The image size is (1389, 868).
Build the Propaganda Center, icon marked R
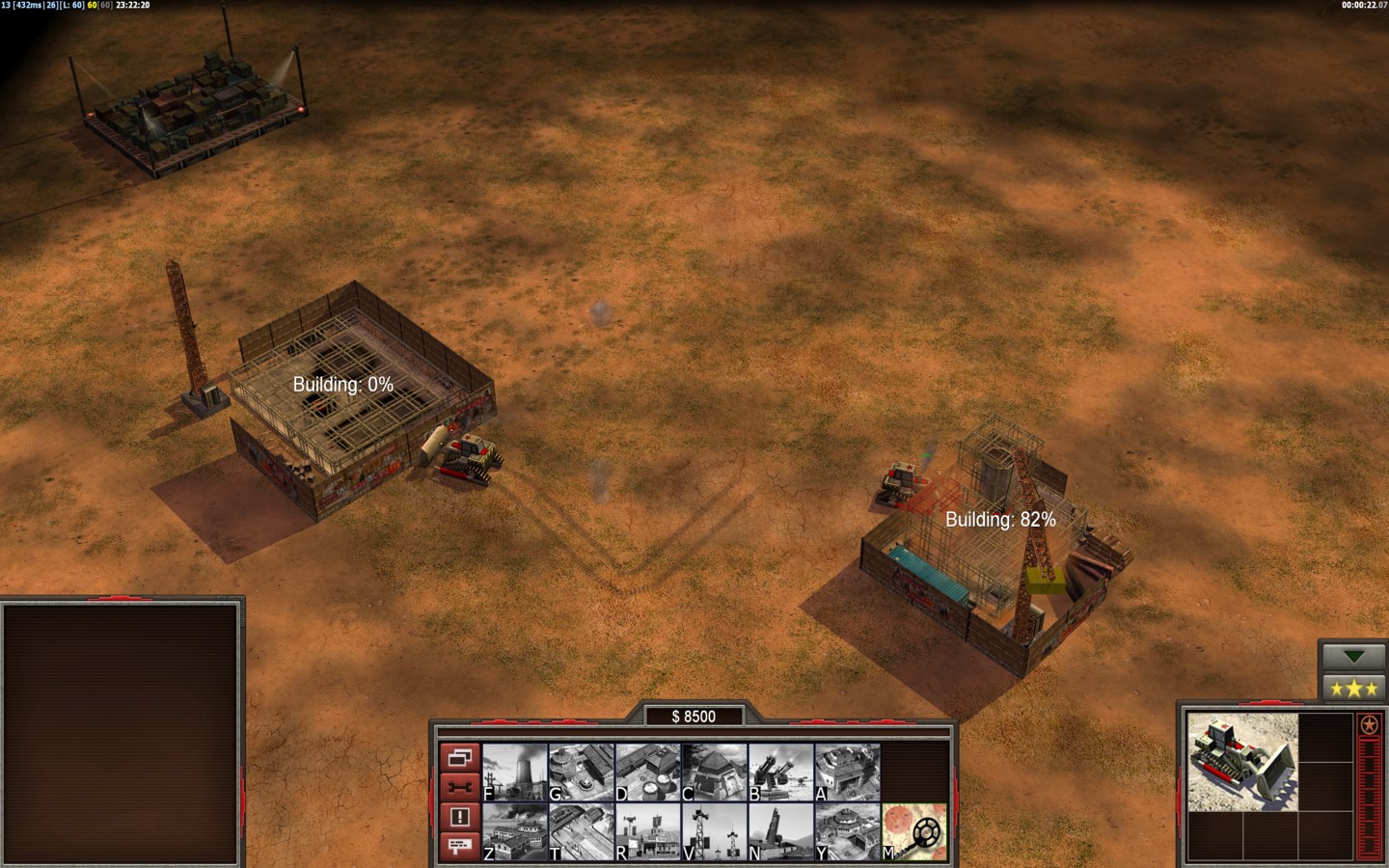pyautogui.click(x=648, y=831)
